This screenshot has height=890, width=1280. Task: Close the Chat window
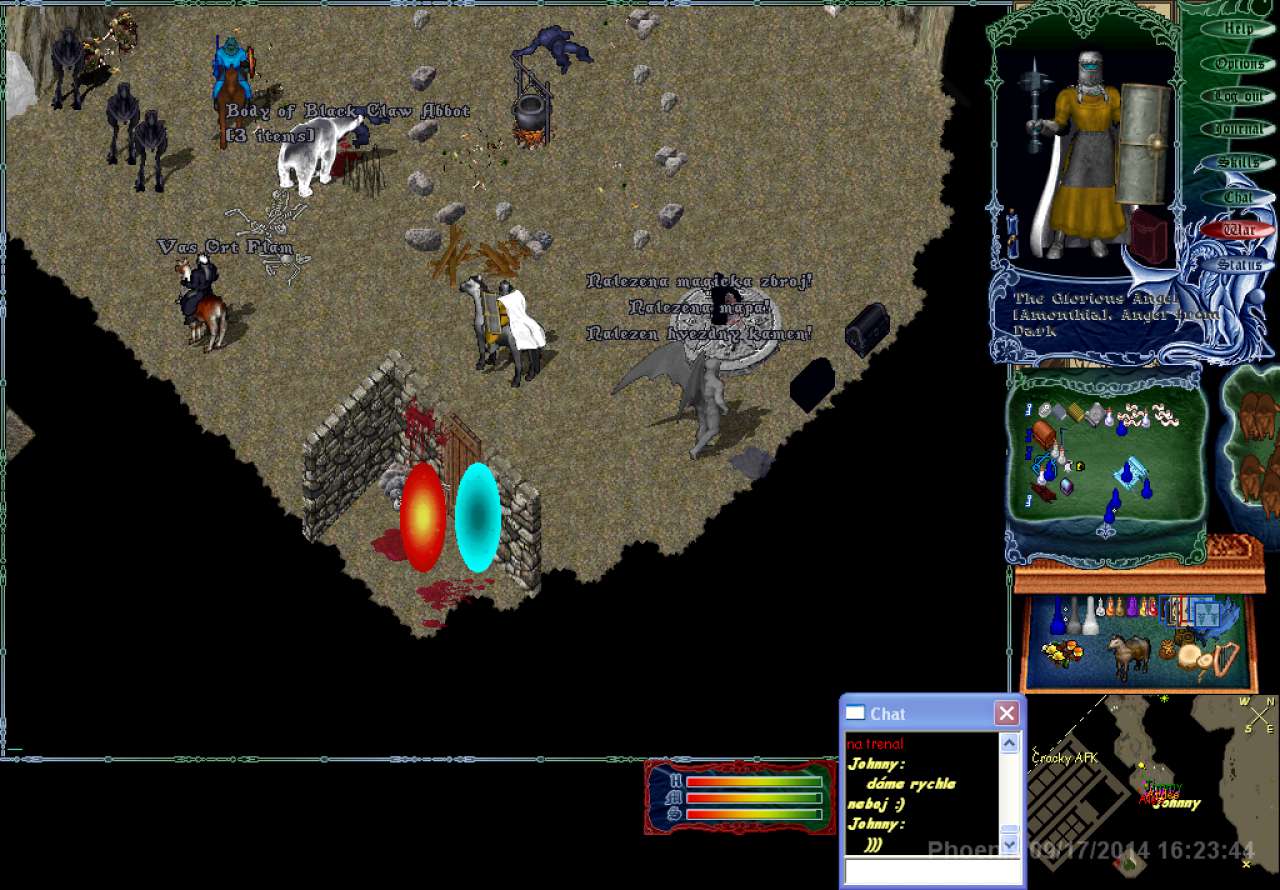click(x=1006, y=713)
